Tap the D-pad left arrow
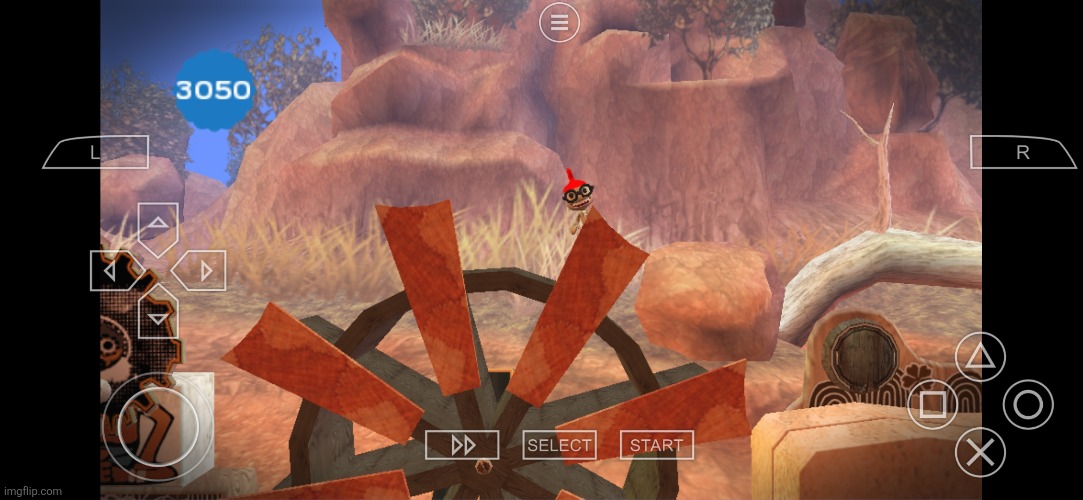1083x500 pixels. [114, 270]
